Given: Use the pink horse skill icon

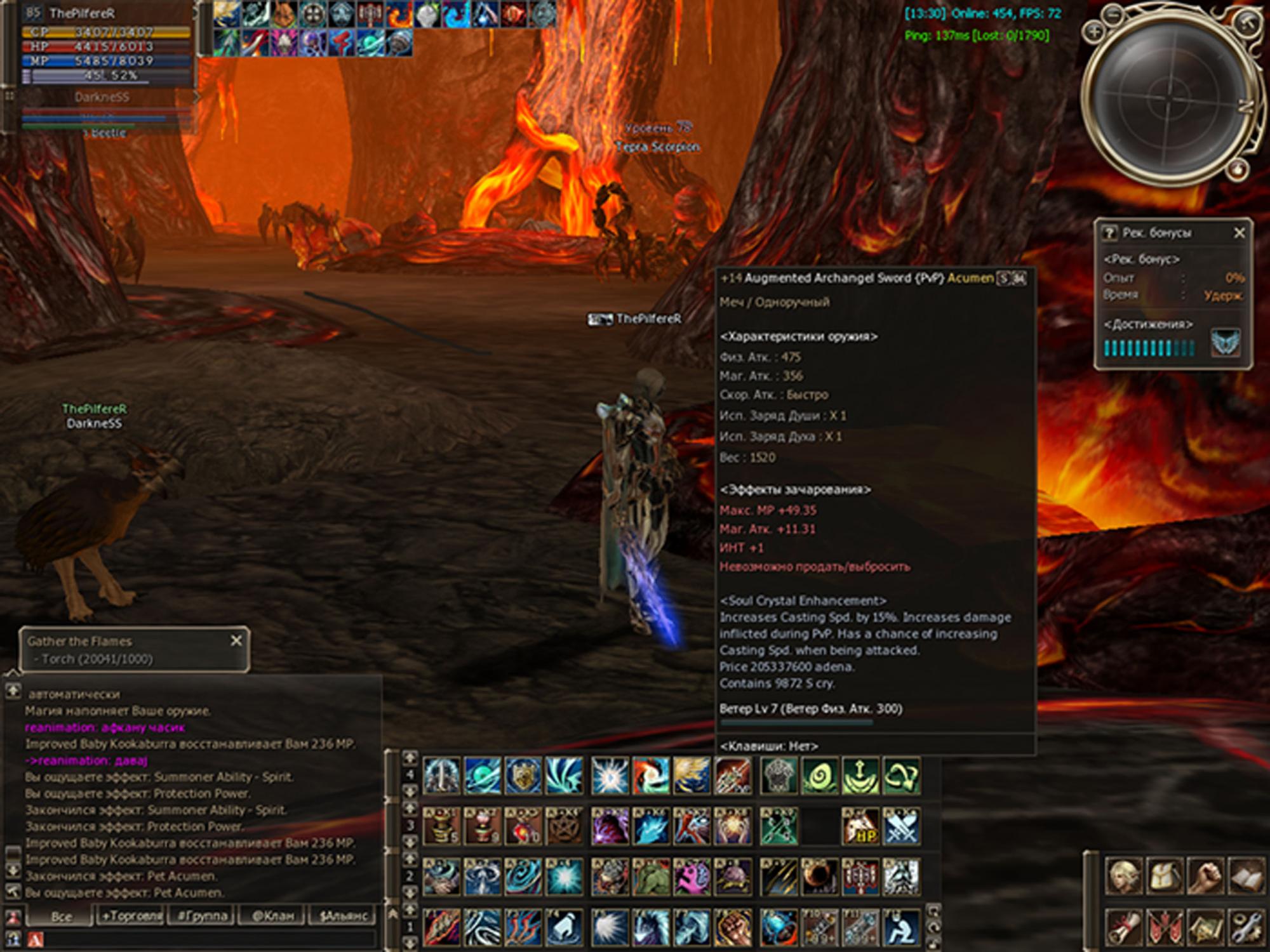Looking at the screenshot, I should coord(692,877).
